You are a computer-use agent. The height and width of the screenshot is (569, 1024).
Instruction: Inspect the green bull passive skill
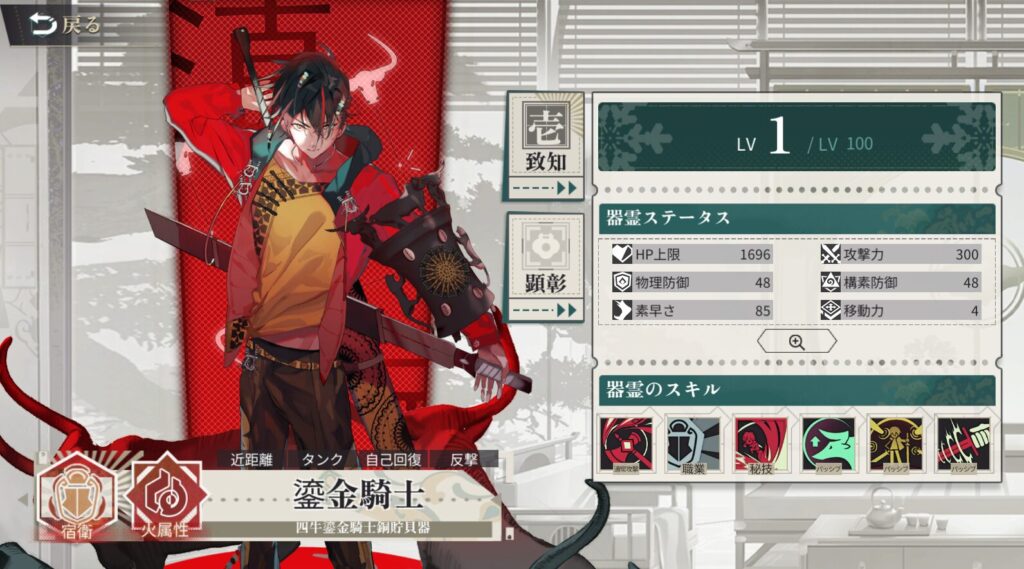(828, 445)
